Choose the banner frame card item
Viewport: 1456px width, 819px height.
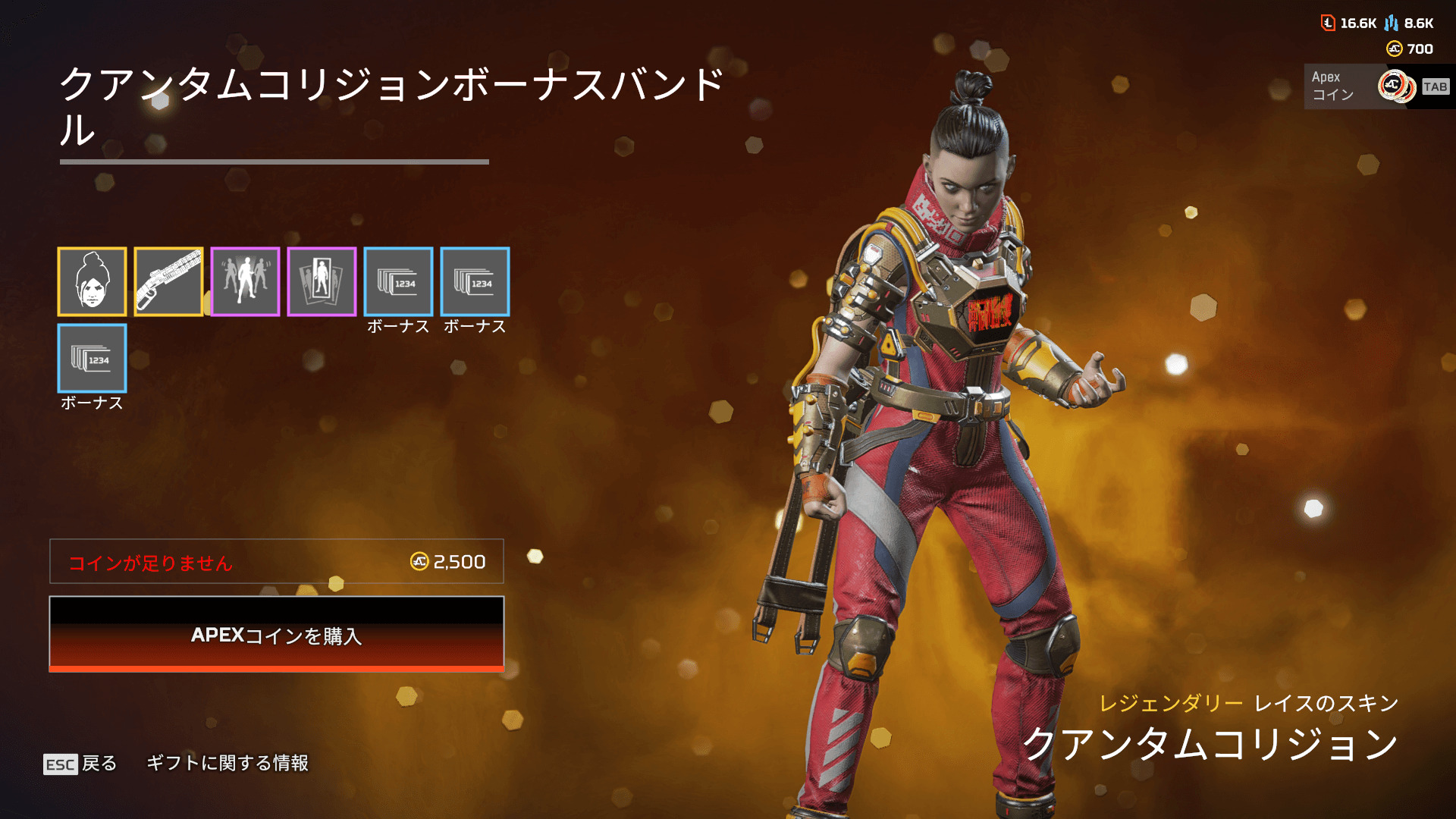322,281
